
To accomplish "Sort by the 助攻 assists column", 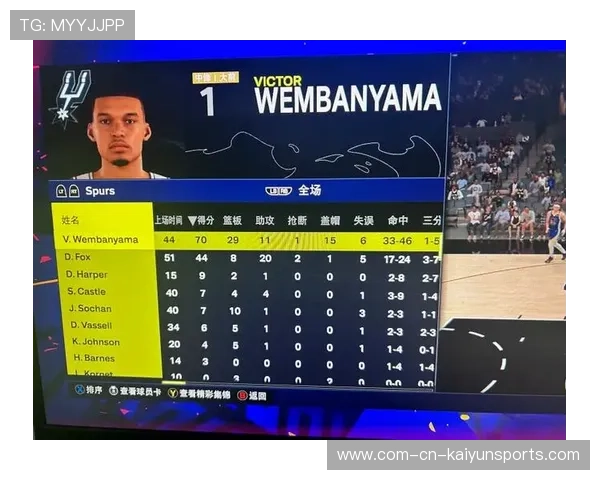I will pos(265,220).
